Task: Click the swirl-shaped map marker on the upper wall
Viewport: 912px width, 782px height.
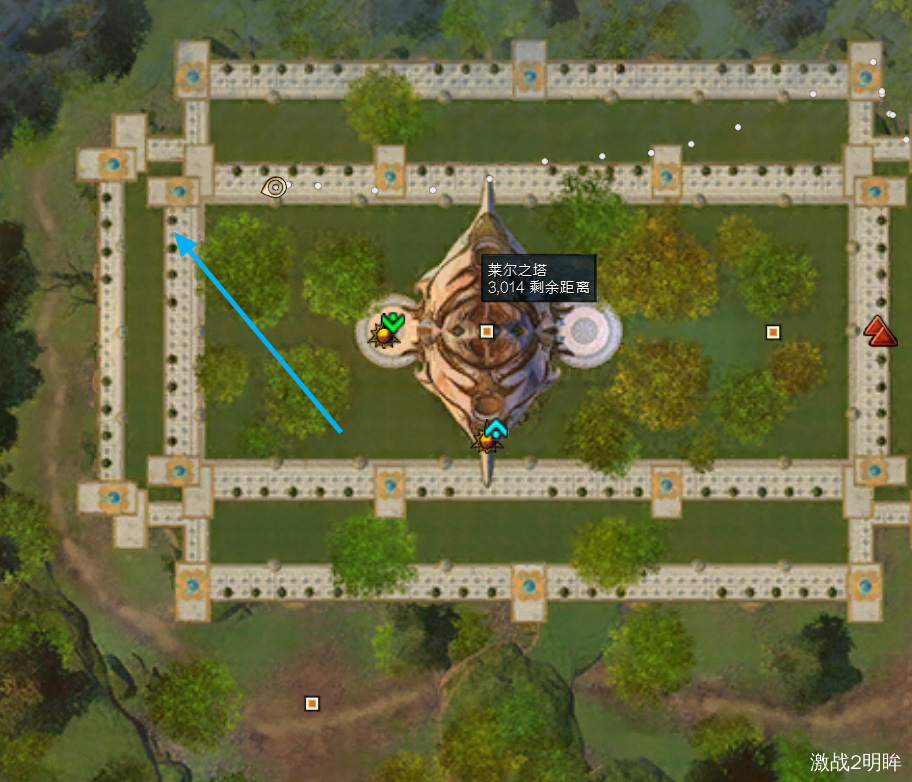Action: tap(275, 186)
